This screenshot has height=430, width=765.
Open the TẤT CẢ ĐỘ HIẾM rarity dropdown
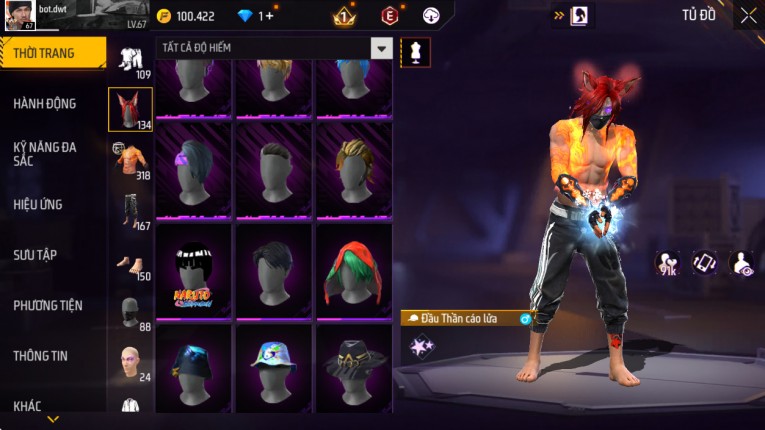[381, 48]
